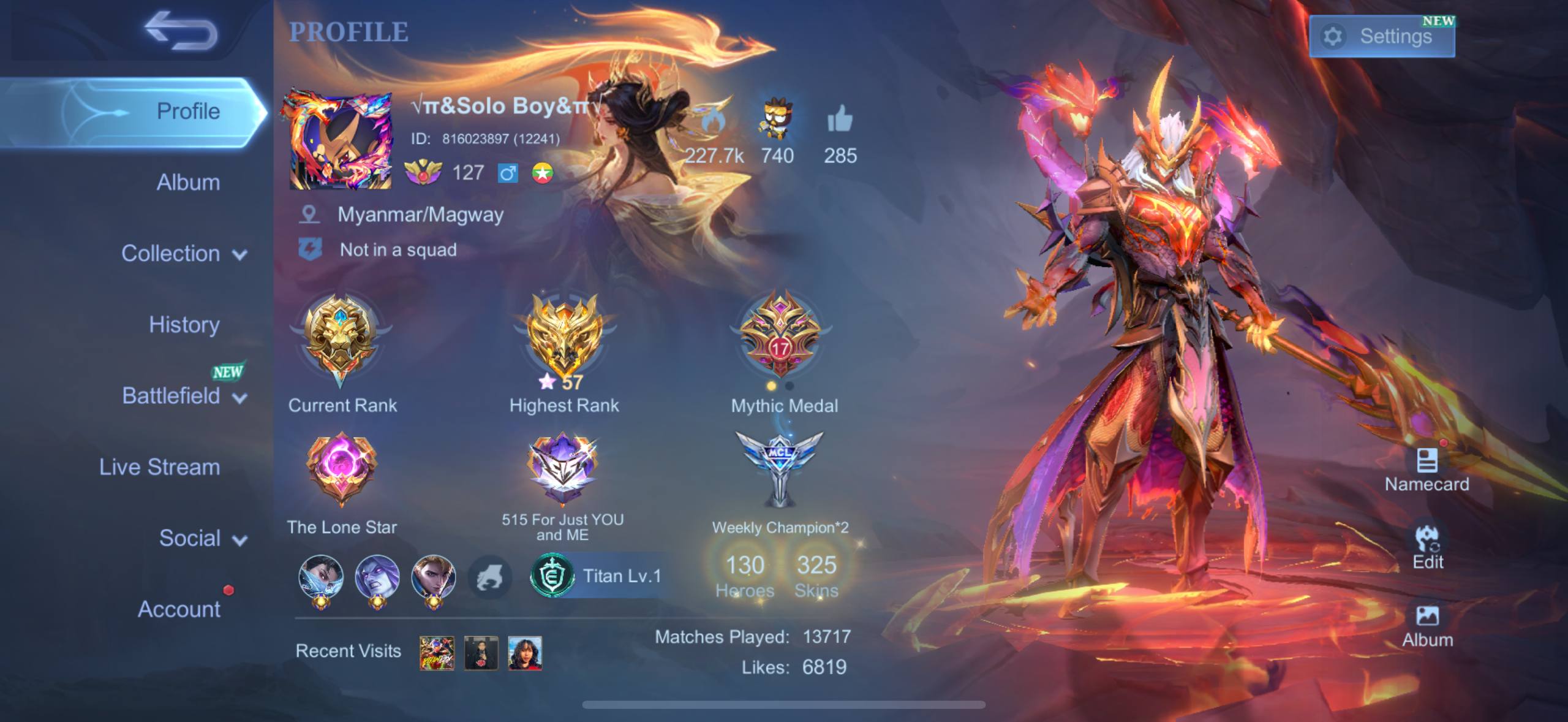The image size is (1568, 722).
Task: Switch to the Album sidebar tab
Action: point(187,183)
